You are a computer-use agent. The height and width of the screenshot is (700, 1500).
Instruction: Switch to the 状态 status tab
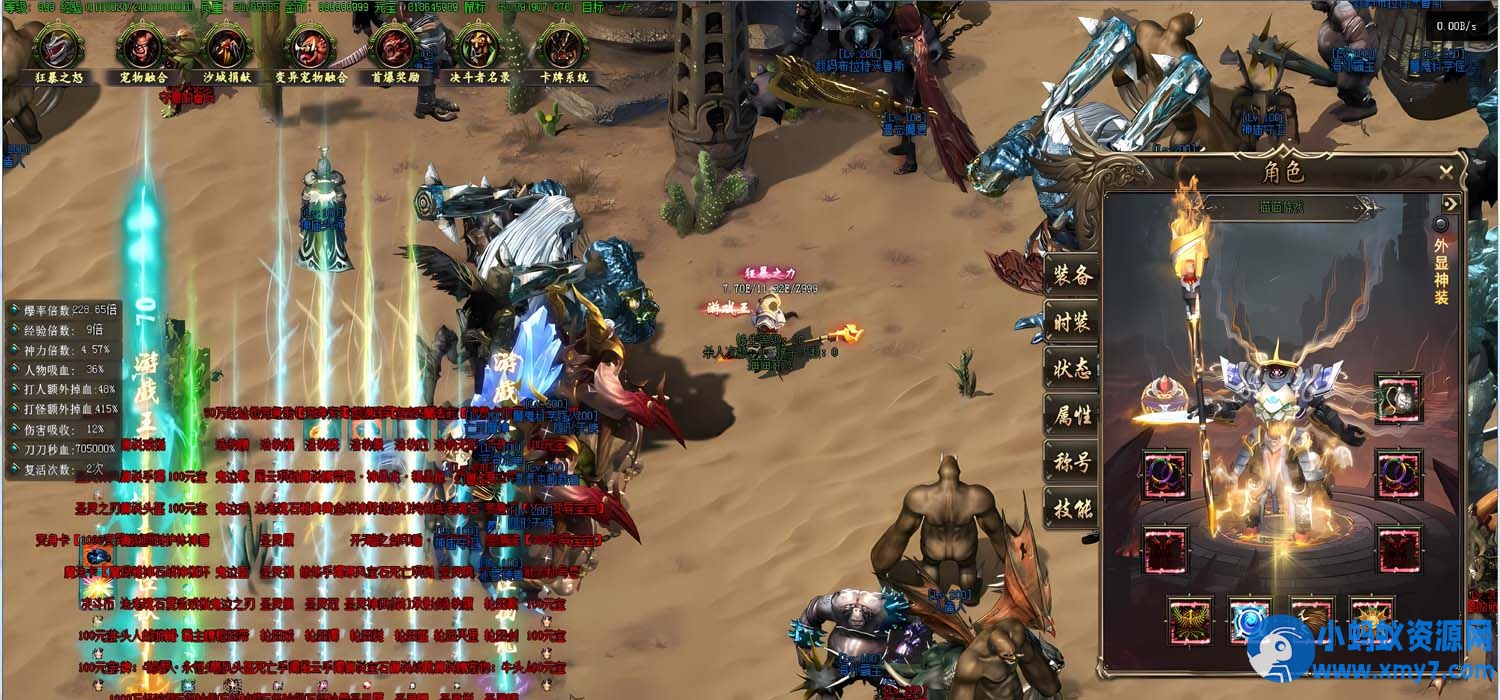point(1072,368)
